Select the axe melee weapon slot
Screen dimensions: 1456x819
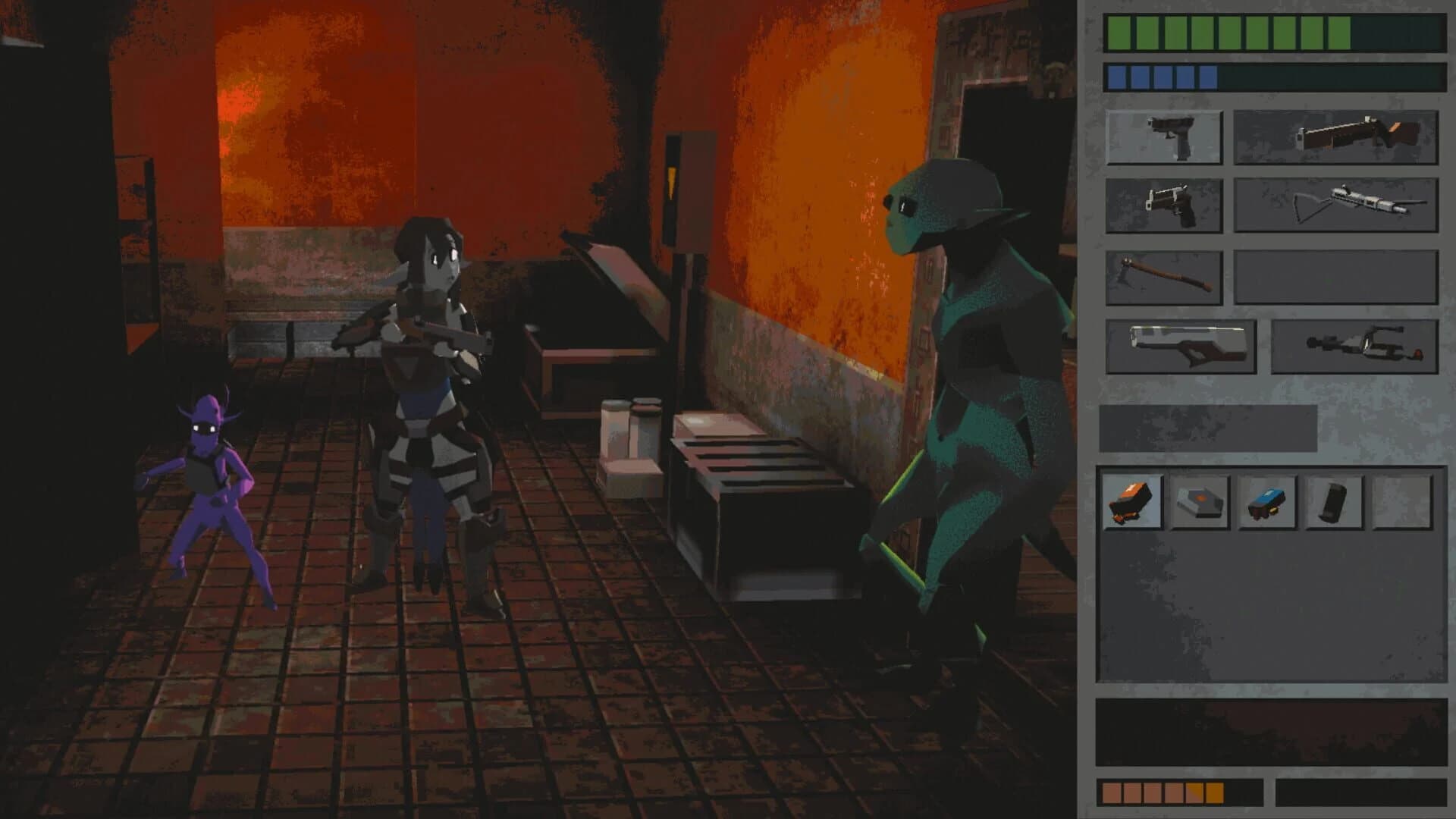1166,277
